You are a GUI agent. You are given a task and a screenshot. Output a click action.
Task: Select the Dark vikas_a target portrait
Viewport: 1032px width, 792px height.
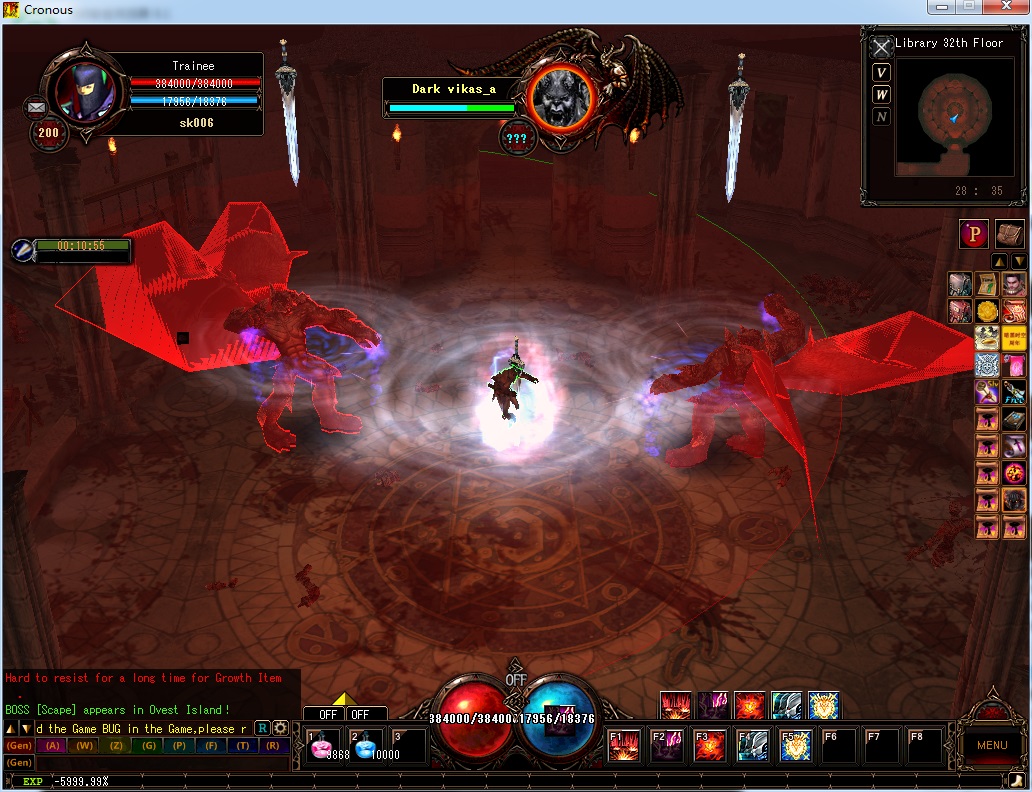click(561, 97)
